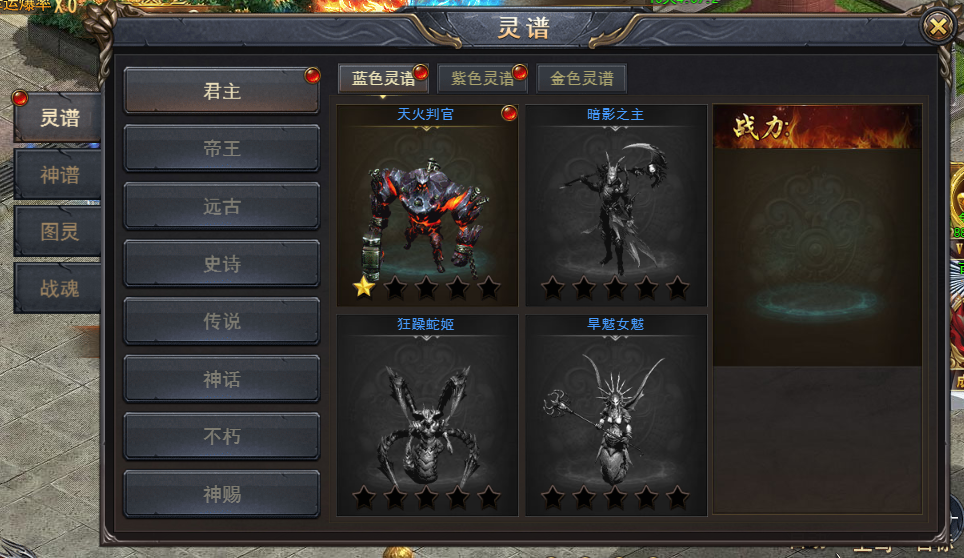The image size is (964, 558).
Task: Choose the 帝王 category
Action: point(222,149)
